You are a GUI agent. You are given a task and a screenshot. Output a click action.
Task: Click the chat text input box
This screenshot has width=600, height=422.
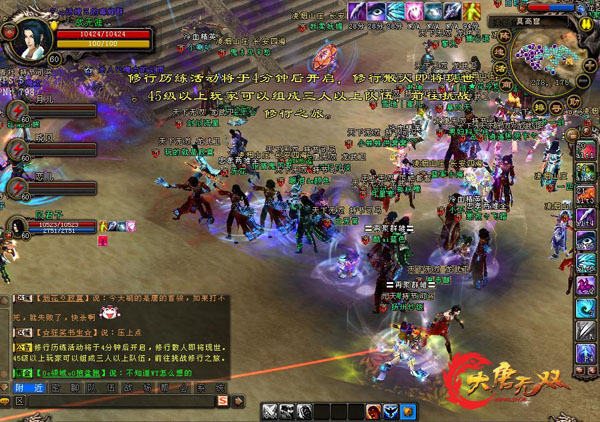120,401
